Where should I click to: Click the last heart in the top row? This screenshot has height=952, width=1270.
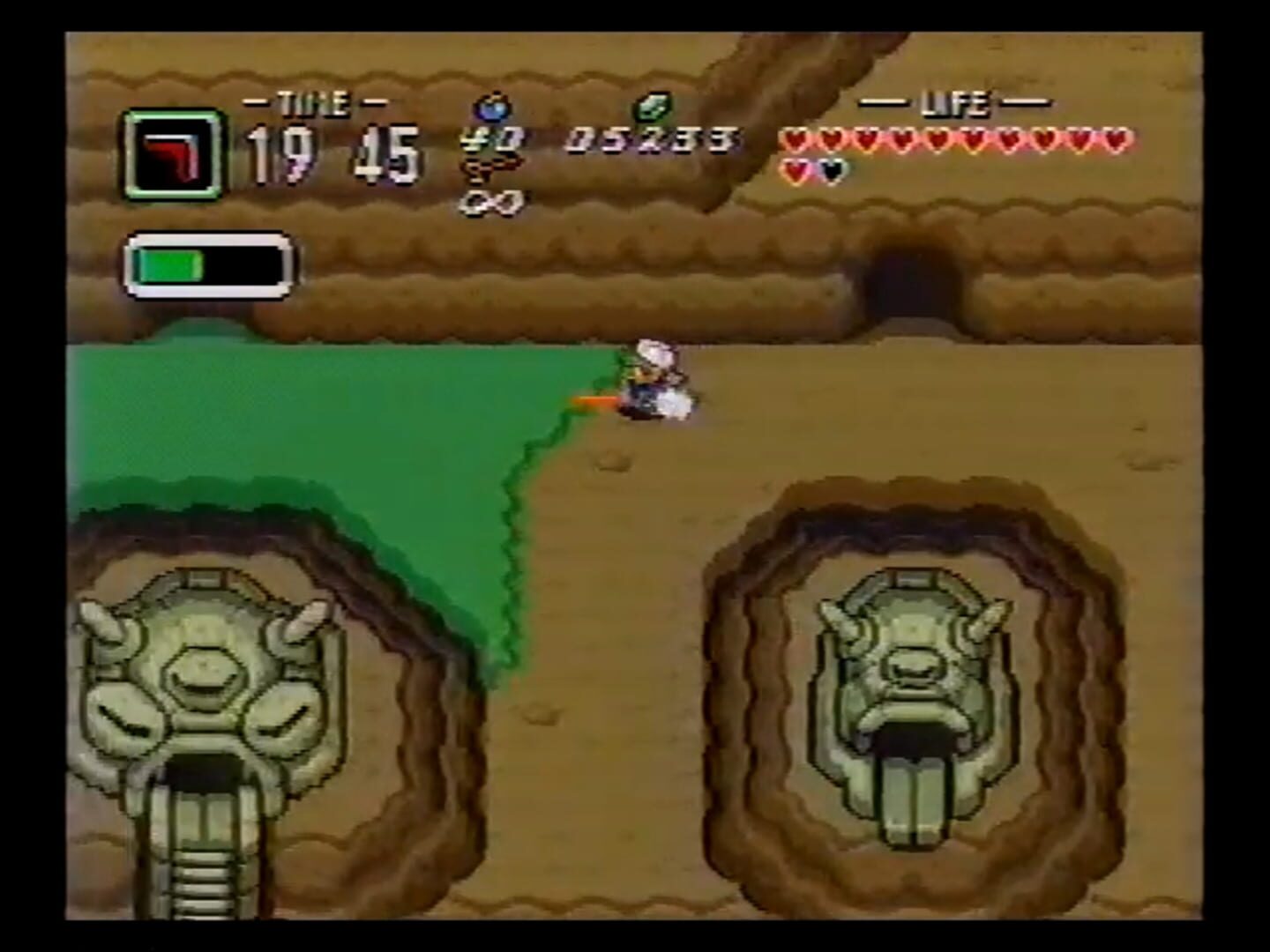1115,138
